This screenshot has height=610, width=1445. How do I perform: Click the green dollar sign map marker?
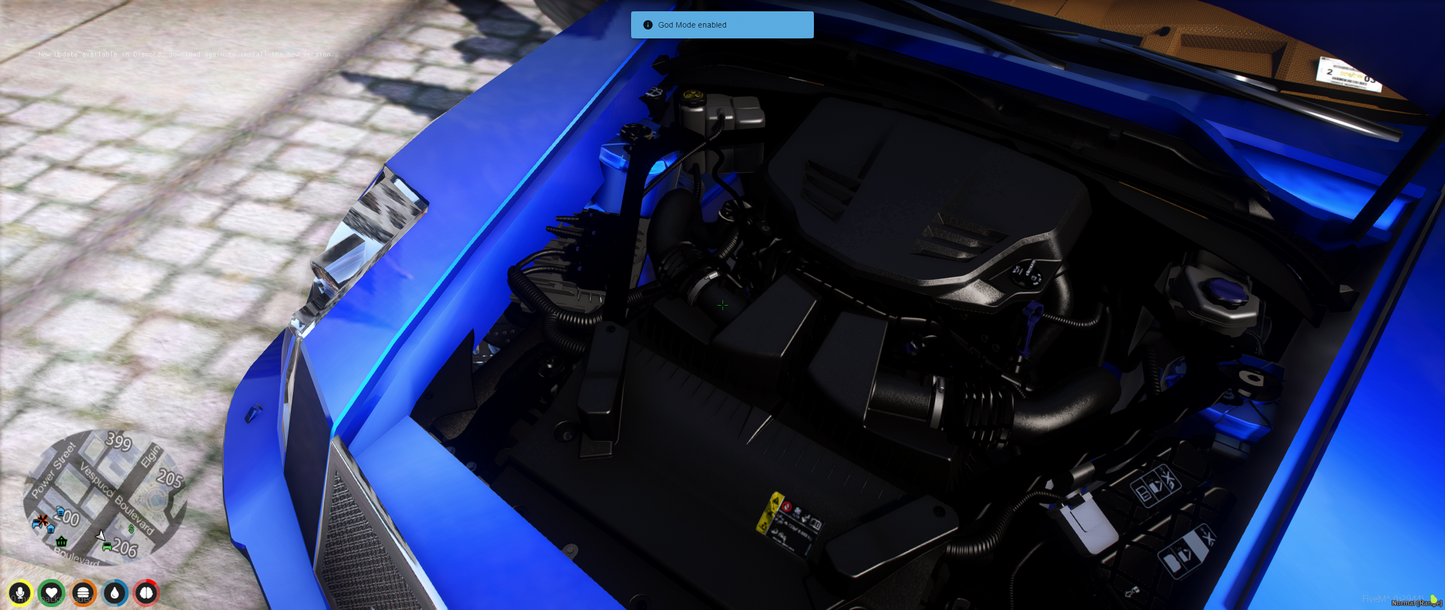tap(131, 528)
